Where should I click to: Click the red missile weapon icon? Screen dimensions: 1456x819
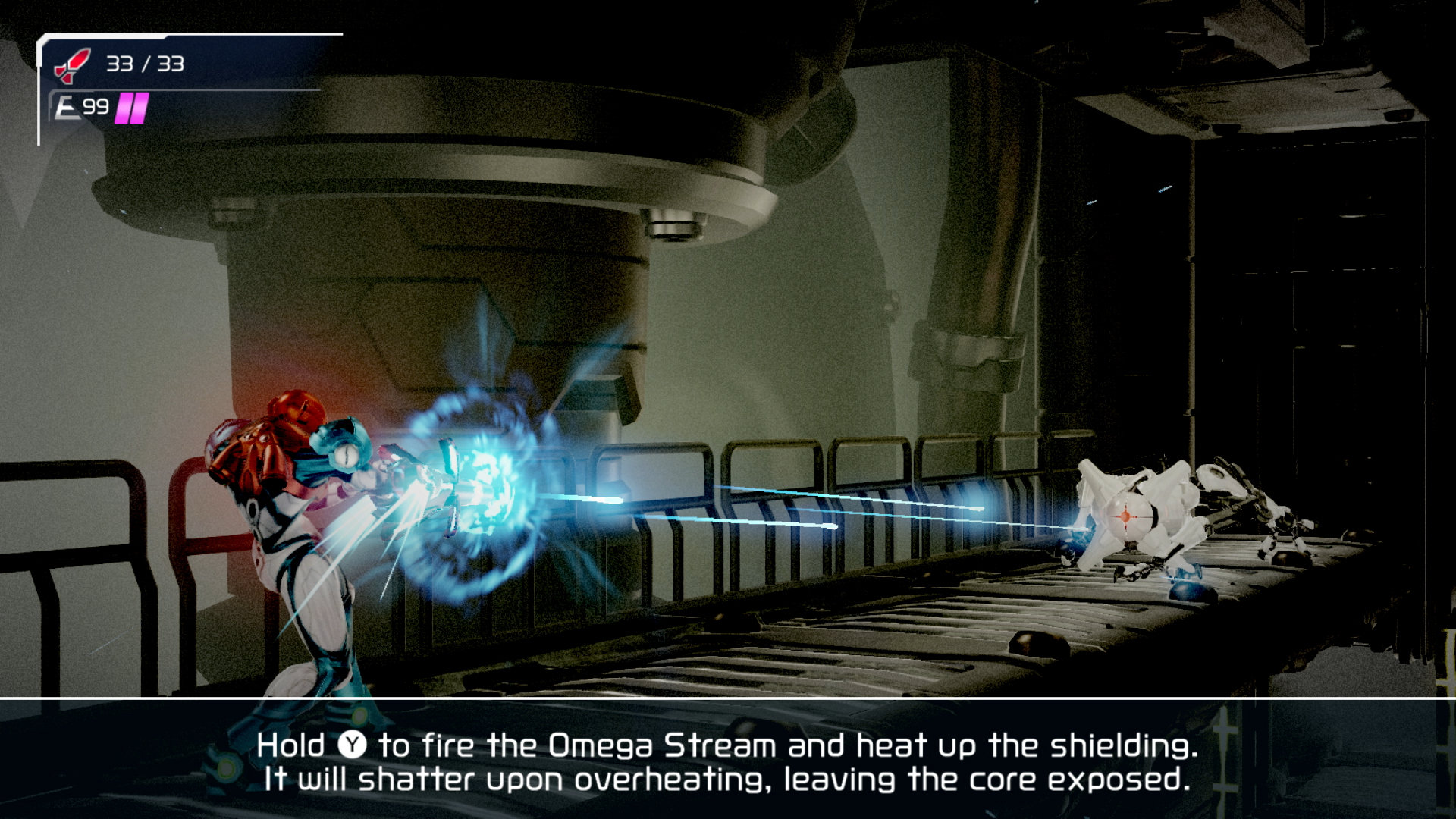coord(72,65)
